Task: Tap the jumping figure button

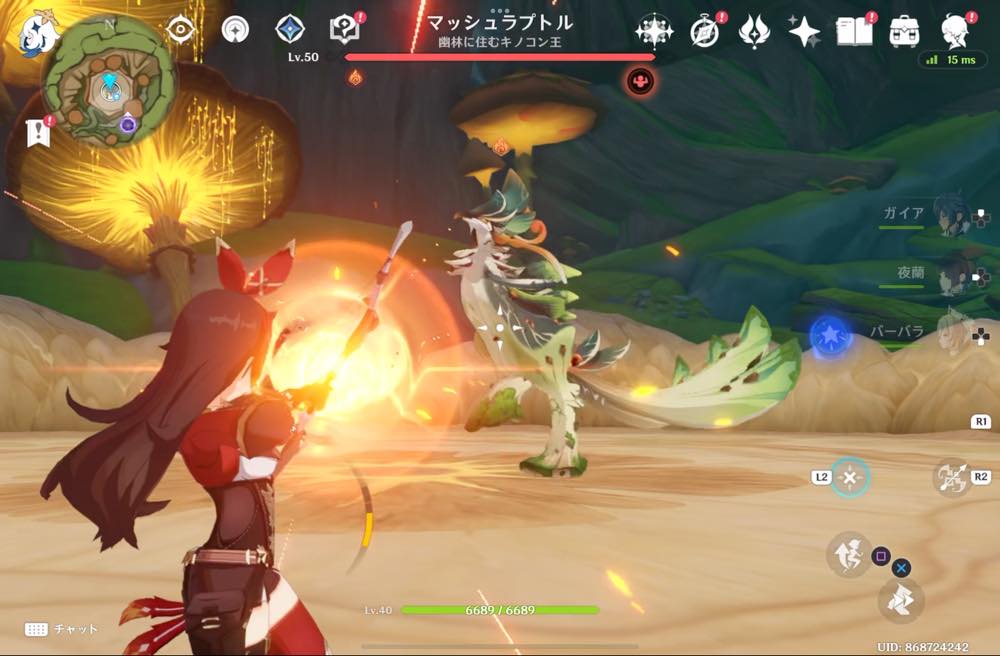Action: 848,555
